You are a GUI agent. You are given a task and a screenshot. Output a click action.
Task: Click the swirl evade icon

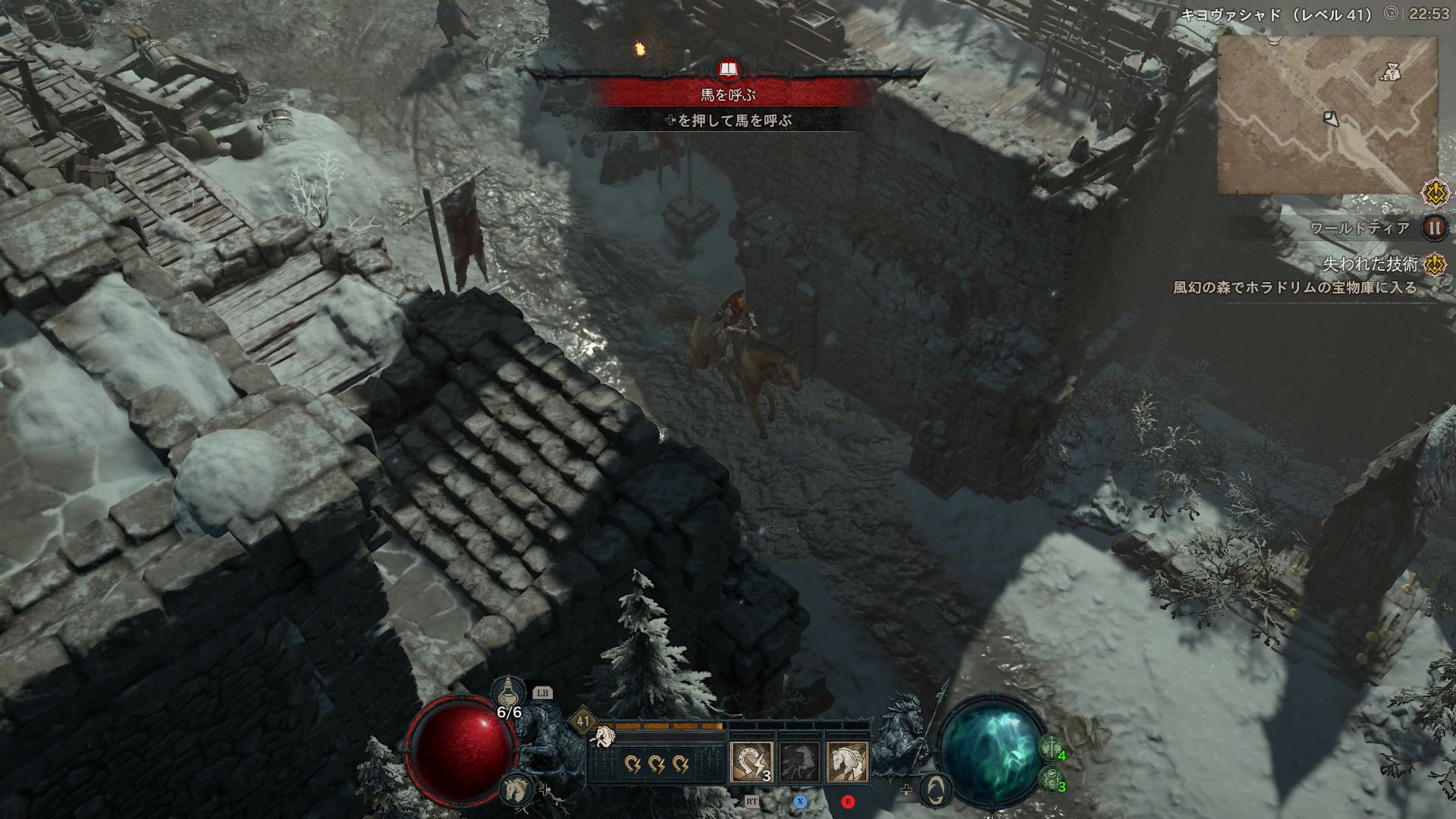937,790
